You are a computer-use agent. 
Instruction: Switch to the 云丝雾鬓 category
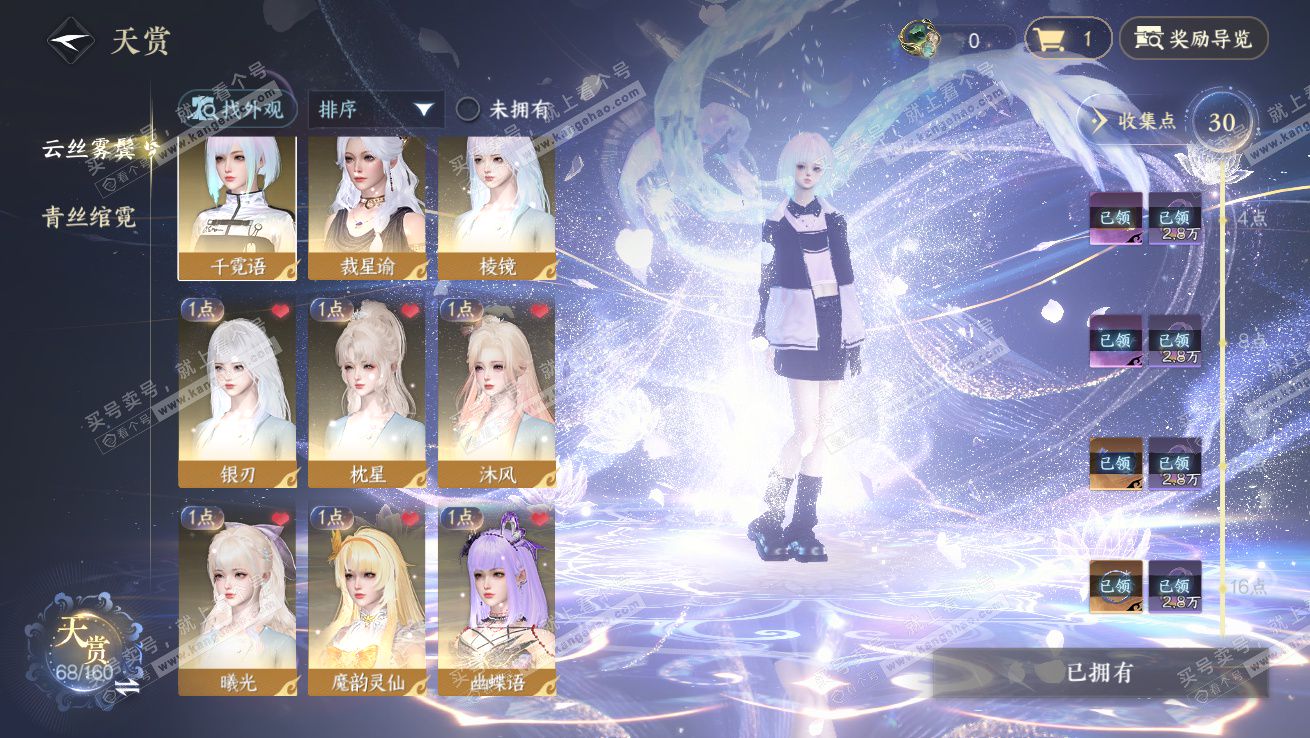pos(93,149)
